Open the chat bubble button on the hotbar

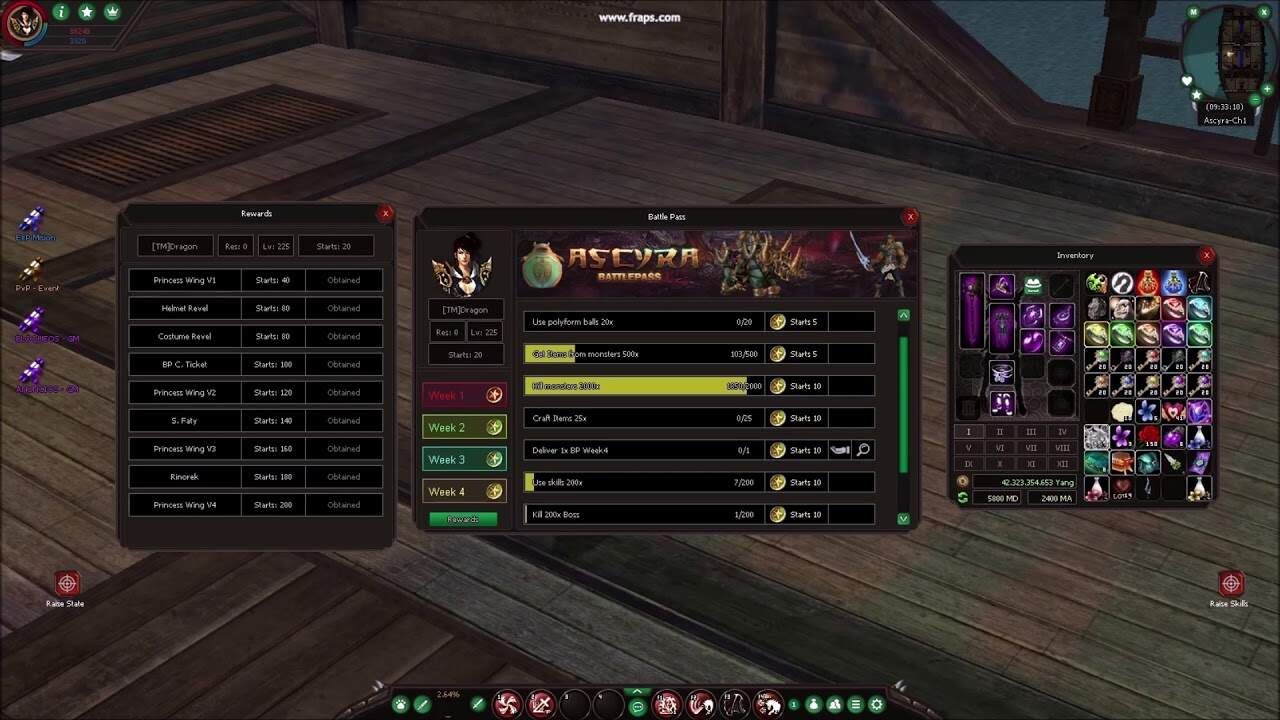(637, 707)
